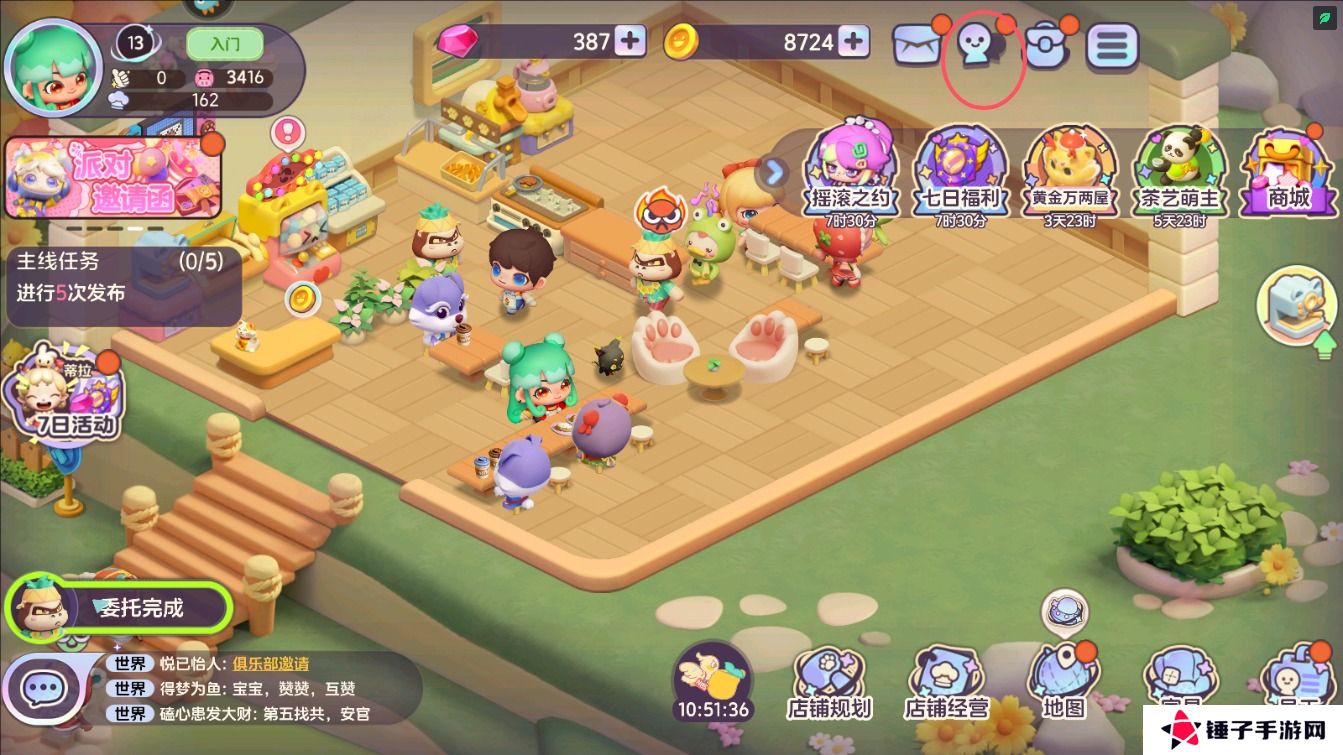Collapse the event icons with arrow
The image size is (1343, 755).
[x=772, y=172]
